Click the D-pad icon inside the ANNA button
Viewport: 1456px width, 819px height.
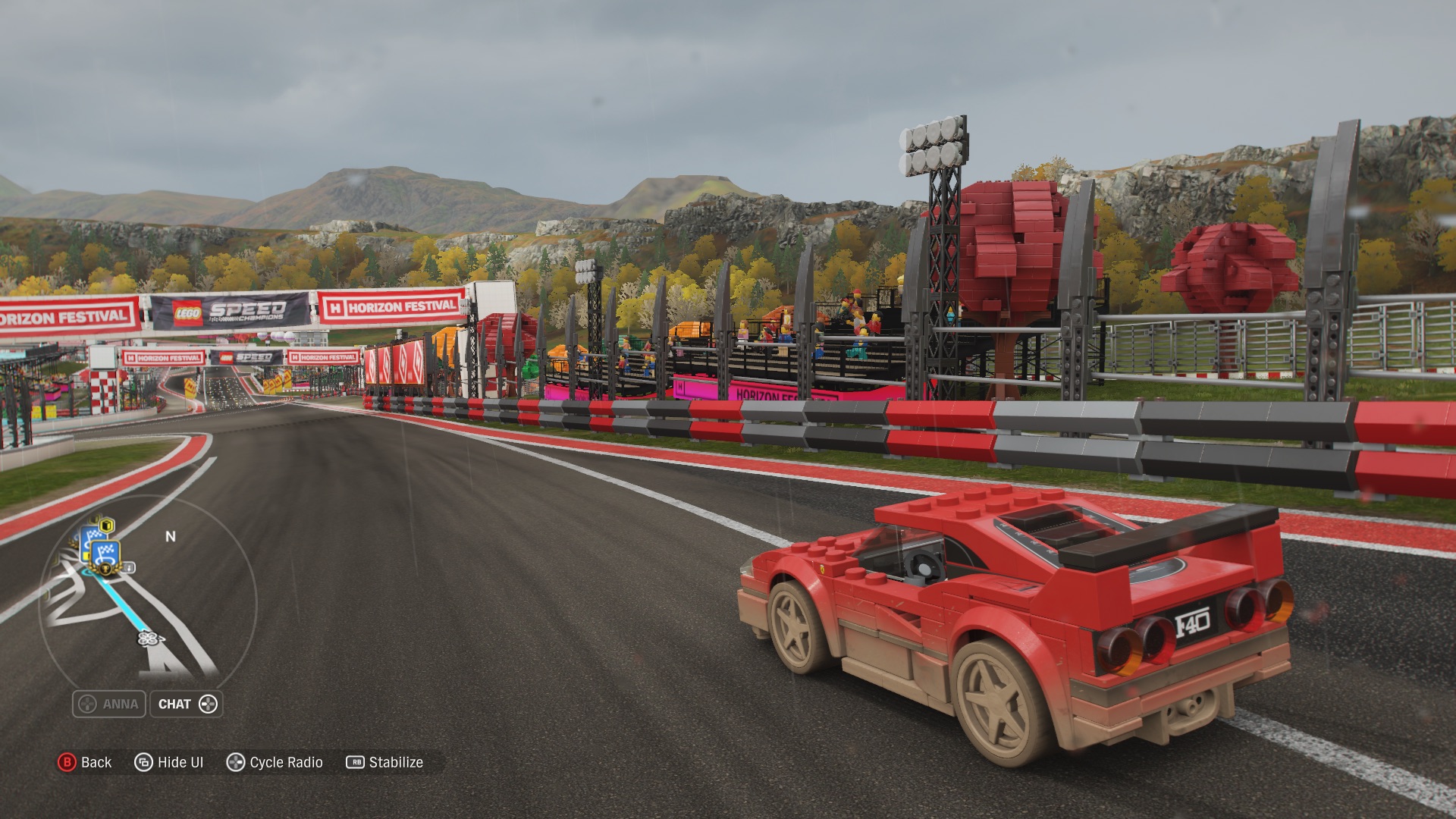click(86, 703)
